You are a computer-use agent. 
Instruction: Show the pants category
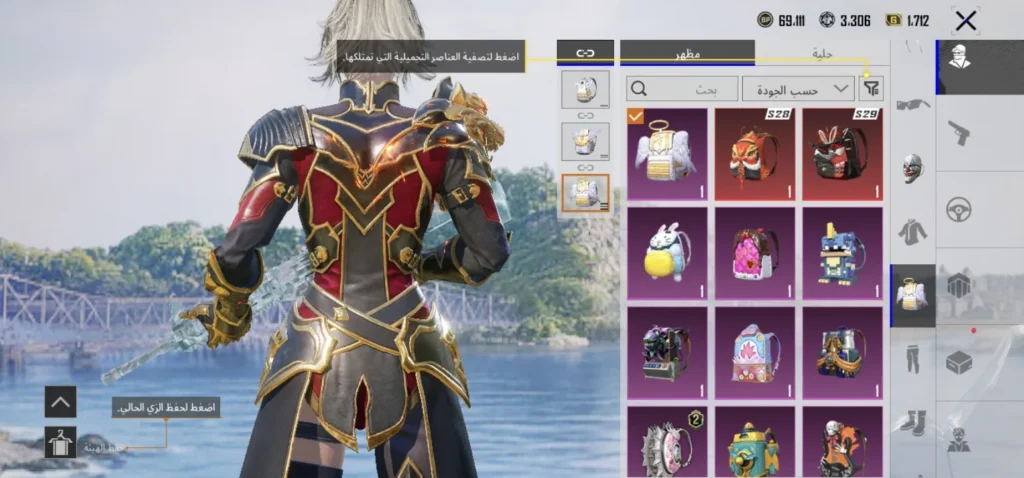click(912, 358)
